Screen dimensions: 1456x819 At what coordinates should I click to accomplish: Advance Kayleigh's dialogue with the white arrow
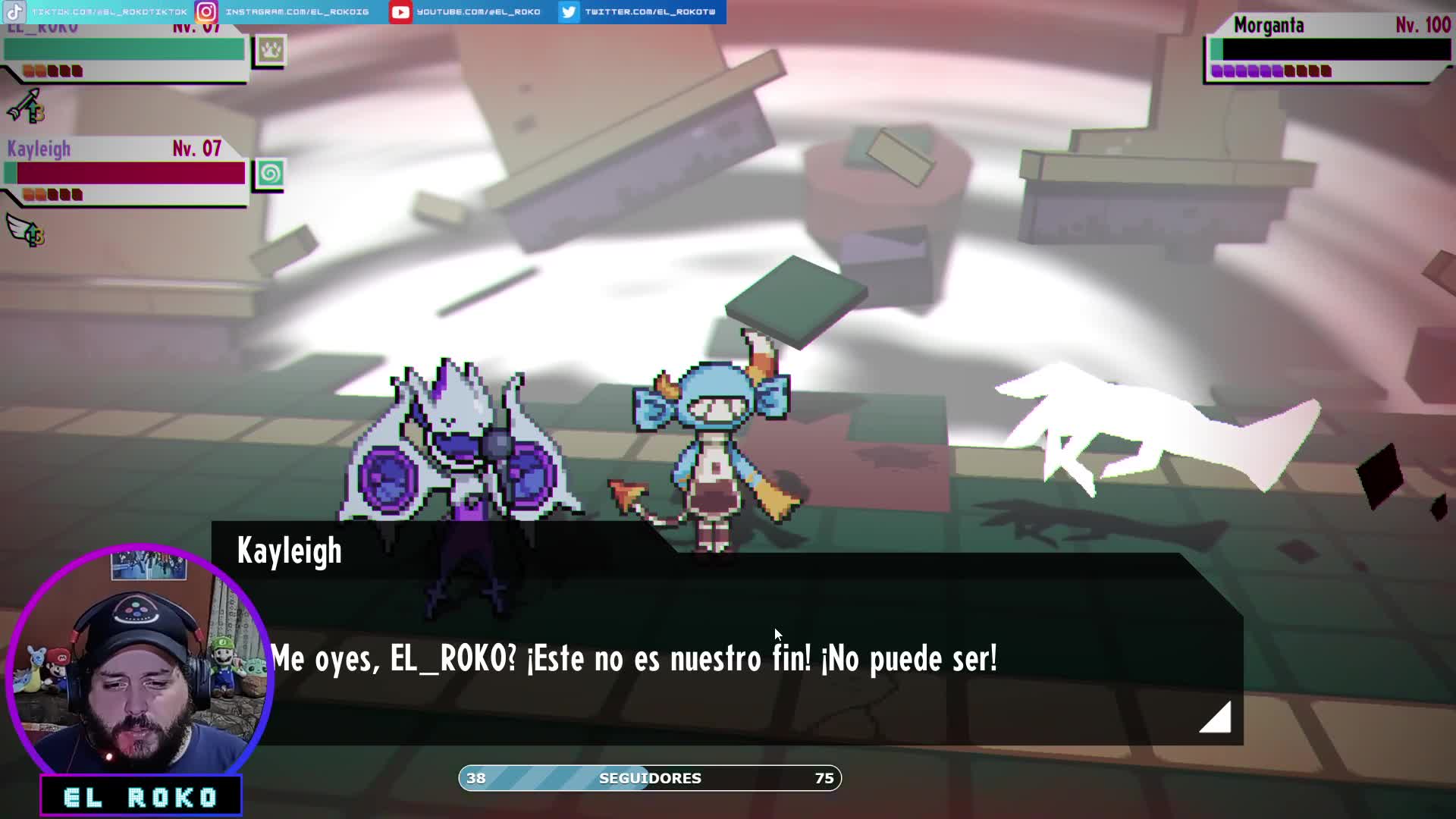point(1216,717)
